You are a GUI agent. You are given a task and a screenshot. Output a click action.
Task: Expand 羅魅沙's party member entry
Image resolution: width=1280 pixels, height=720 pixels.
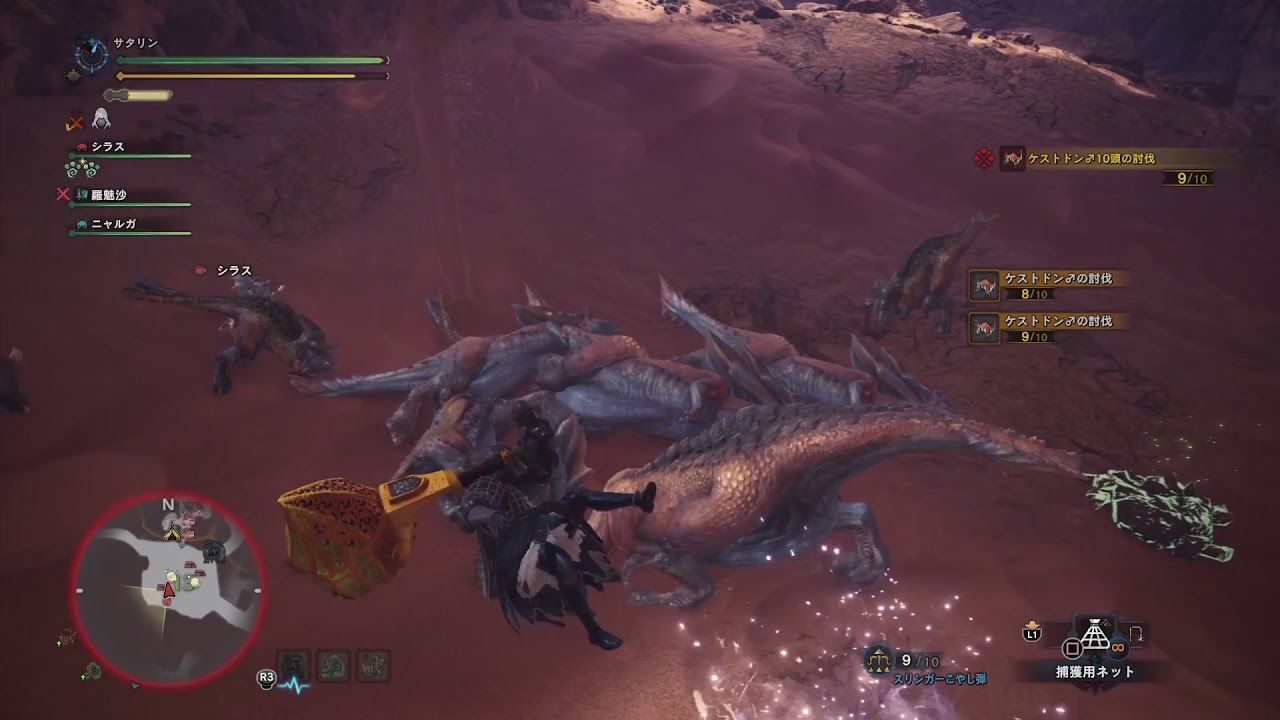108,194
